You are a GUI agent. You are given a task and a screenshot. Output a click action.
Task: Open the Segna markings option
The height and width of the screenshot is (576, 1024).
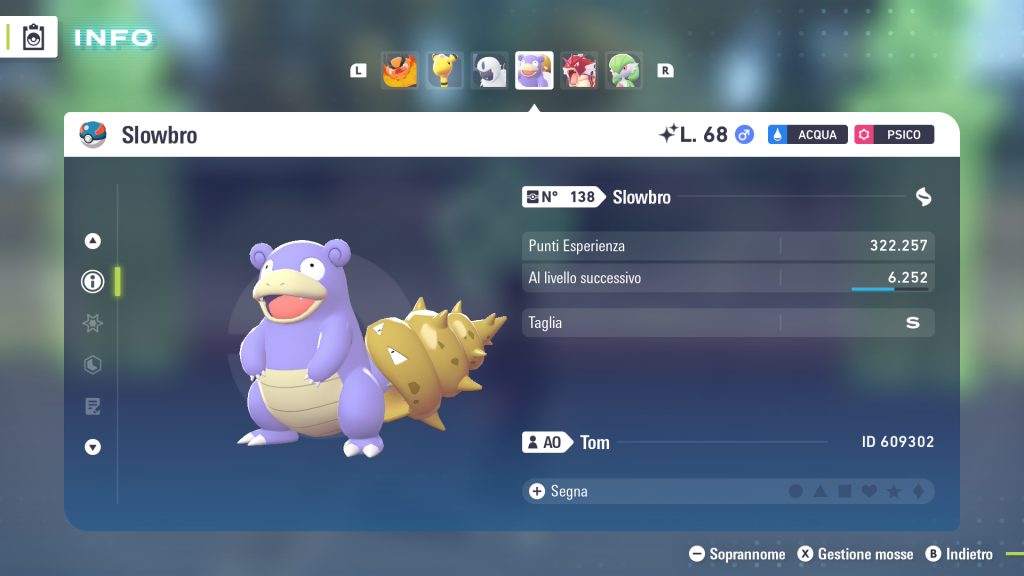[x=560, y=491]
